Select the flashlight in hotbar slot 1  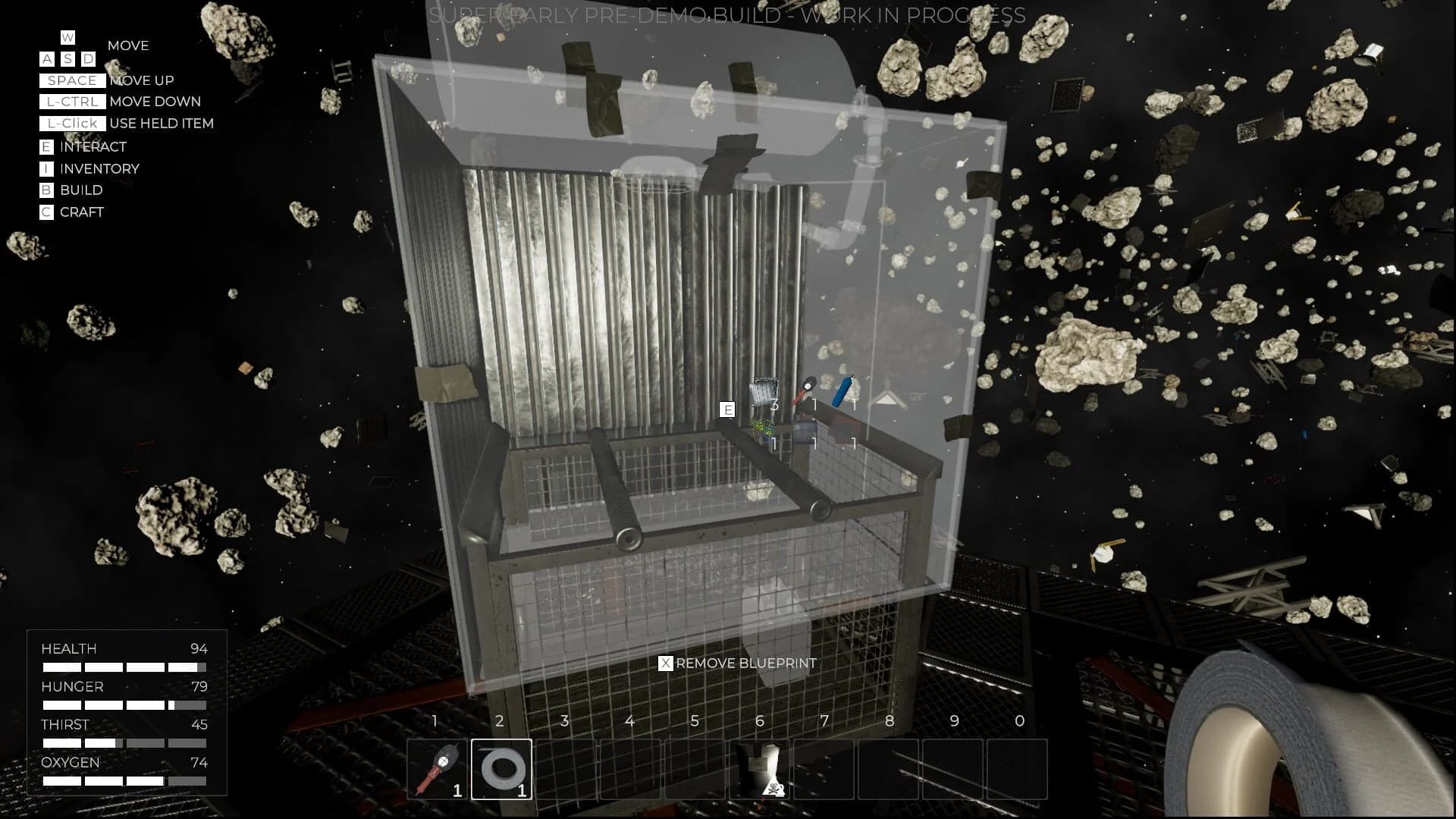[x=438, y=769]
